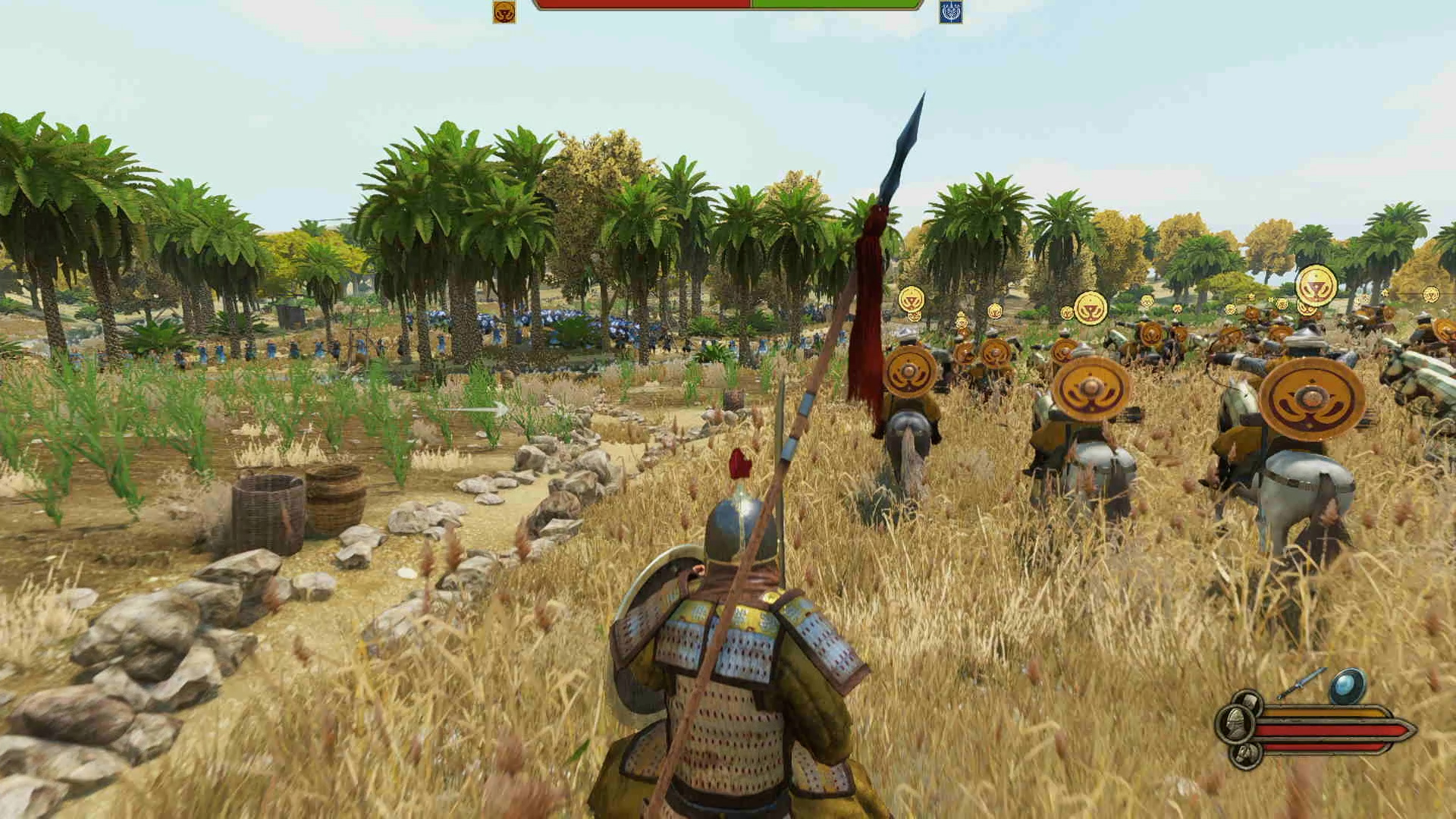Viewport: 1456px width, 819px height.
Task: Click the floating banner icon above the nearest cavalry
Action: (913, 299)
